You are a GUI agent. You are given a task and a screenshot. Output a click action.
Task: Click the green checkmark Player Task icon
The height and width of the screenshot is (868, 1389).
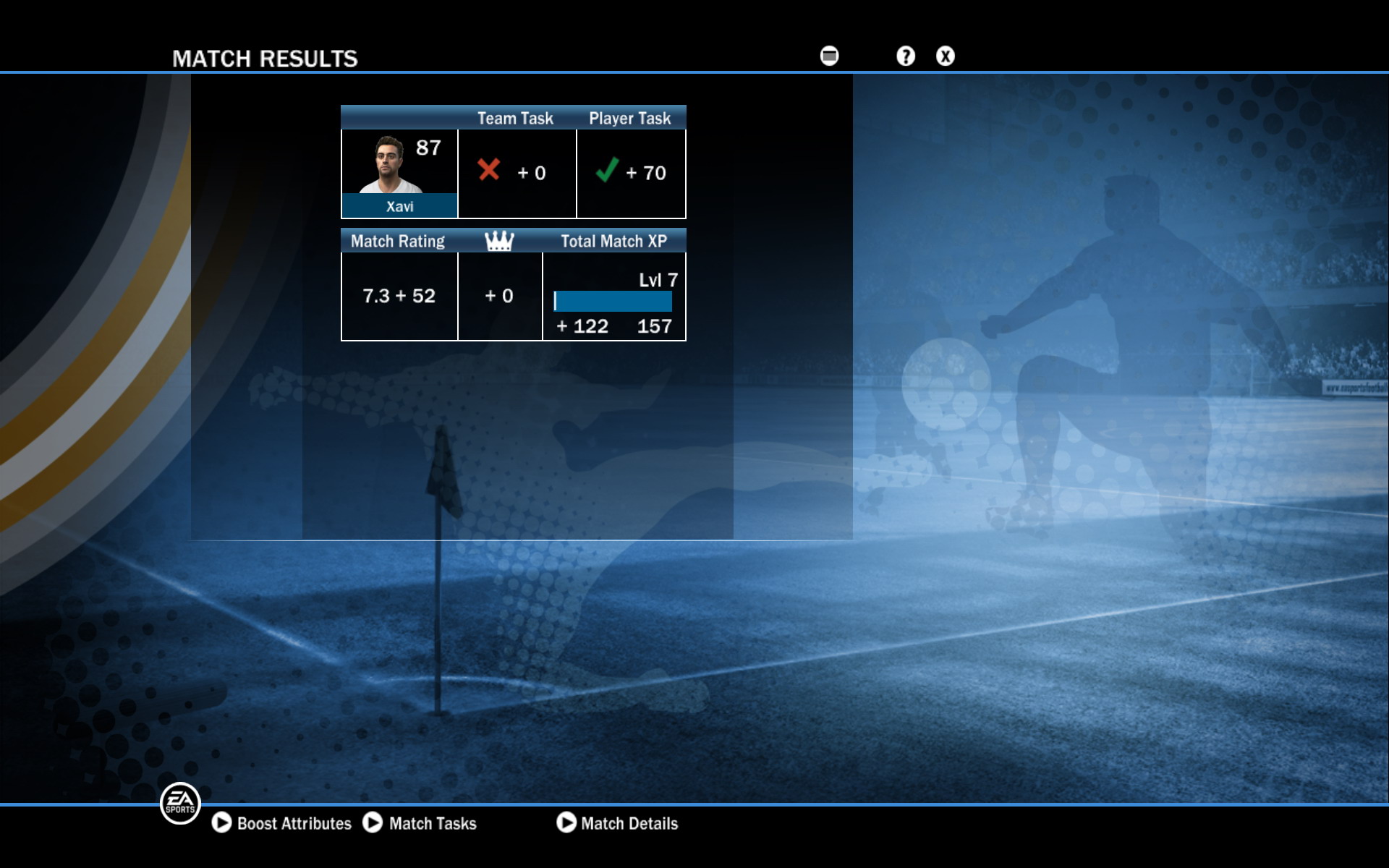(608, 171)
